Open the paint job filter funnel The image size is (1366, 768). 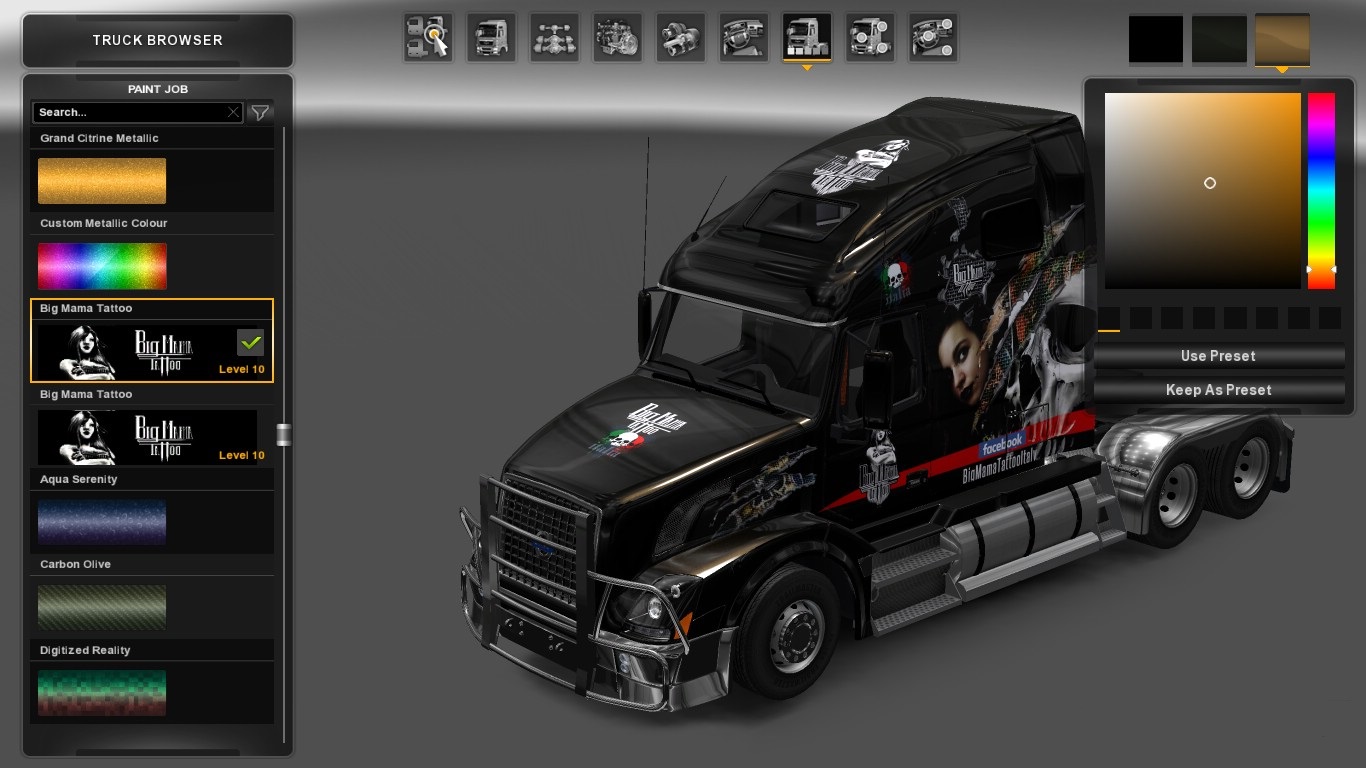[x=260, y=112]
